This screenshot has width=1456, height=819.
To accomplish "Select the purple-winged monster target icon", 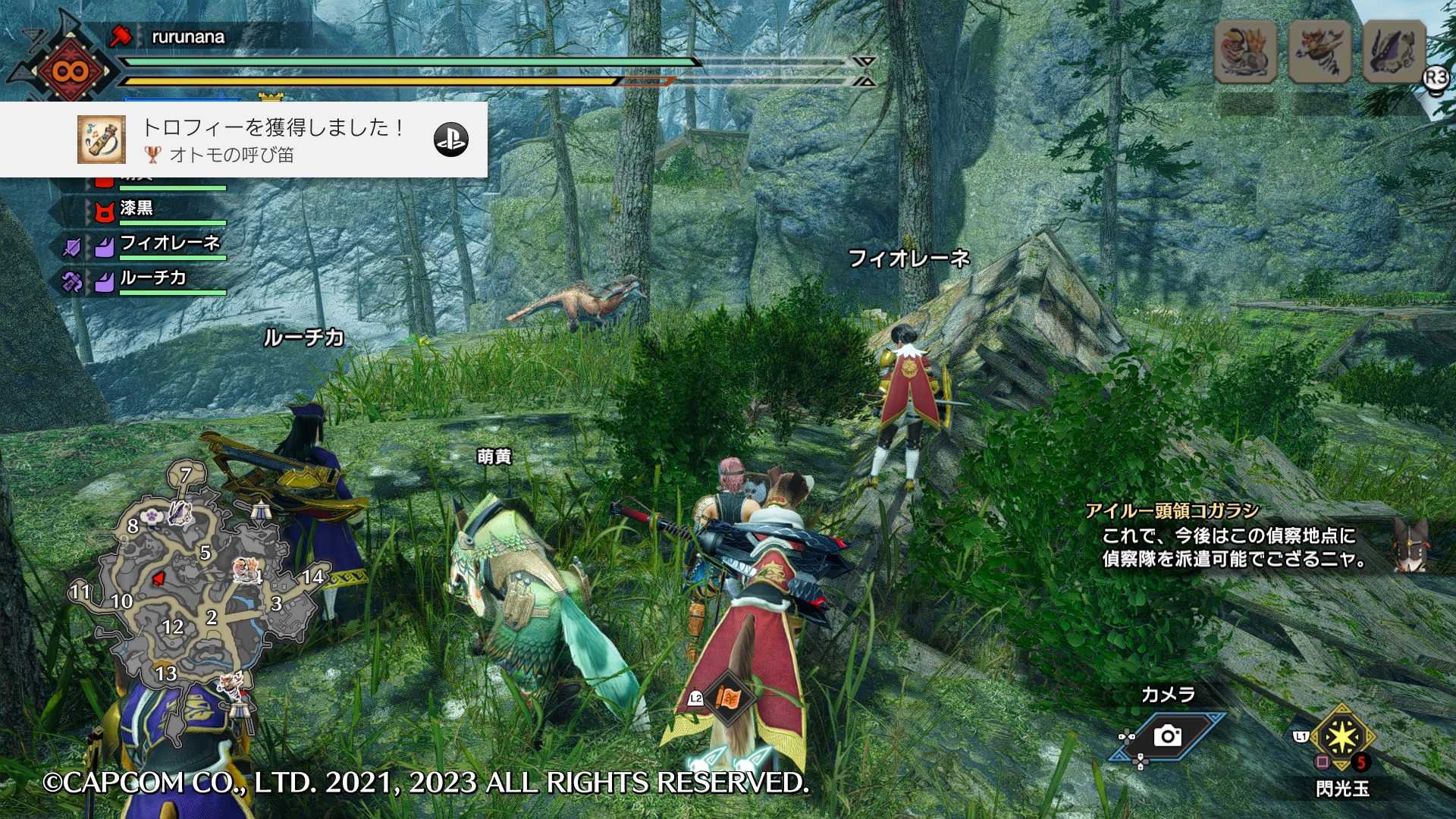I will tap(1394, 51).
